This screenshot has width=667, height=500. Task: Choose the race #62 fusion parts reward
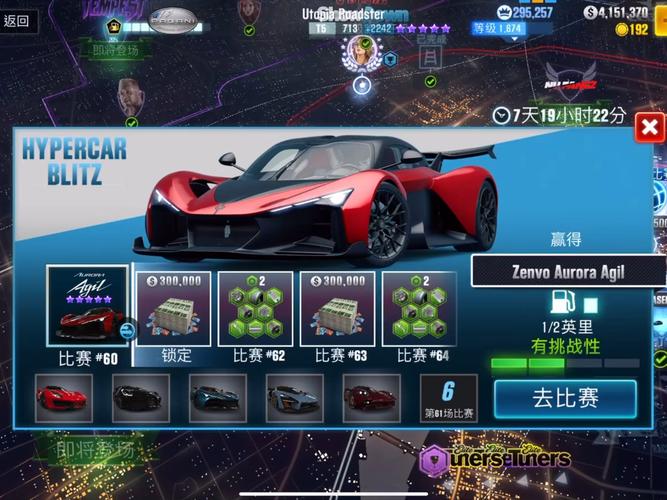pyautogui.click(x=255, y=308)
